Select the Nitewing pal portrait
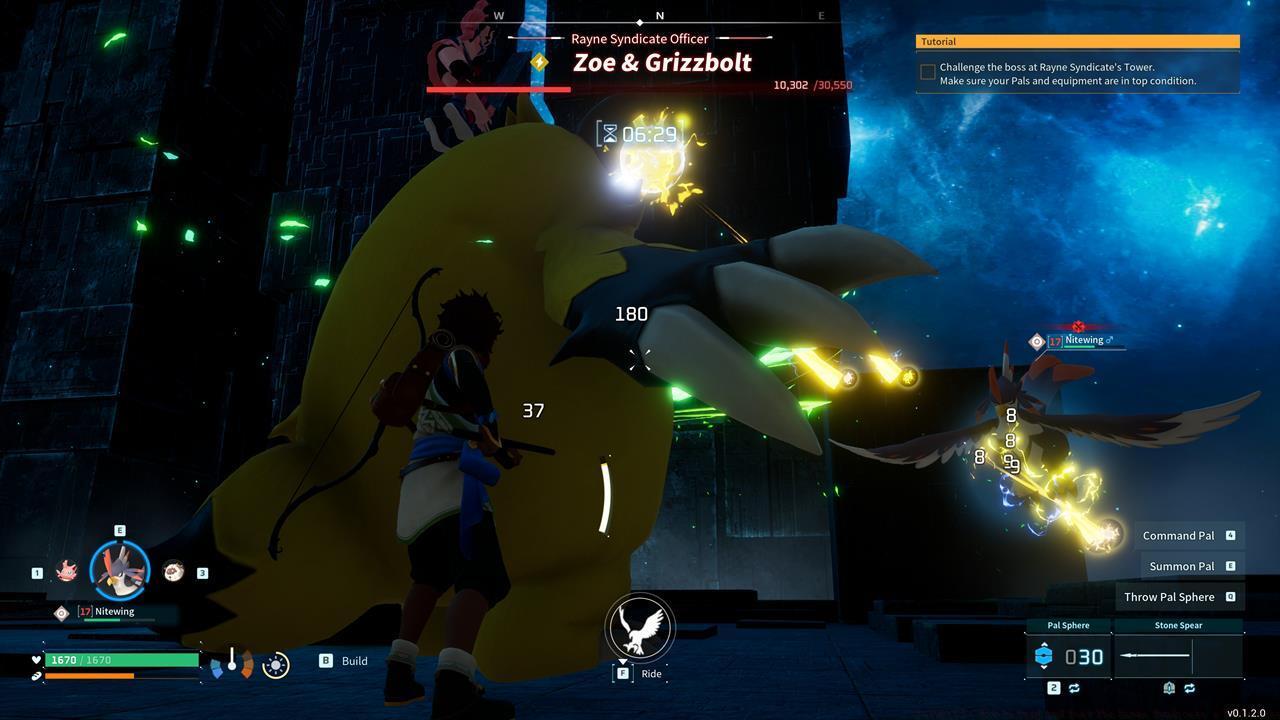1280x720 pixels. tap(120, 568)
